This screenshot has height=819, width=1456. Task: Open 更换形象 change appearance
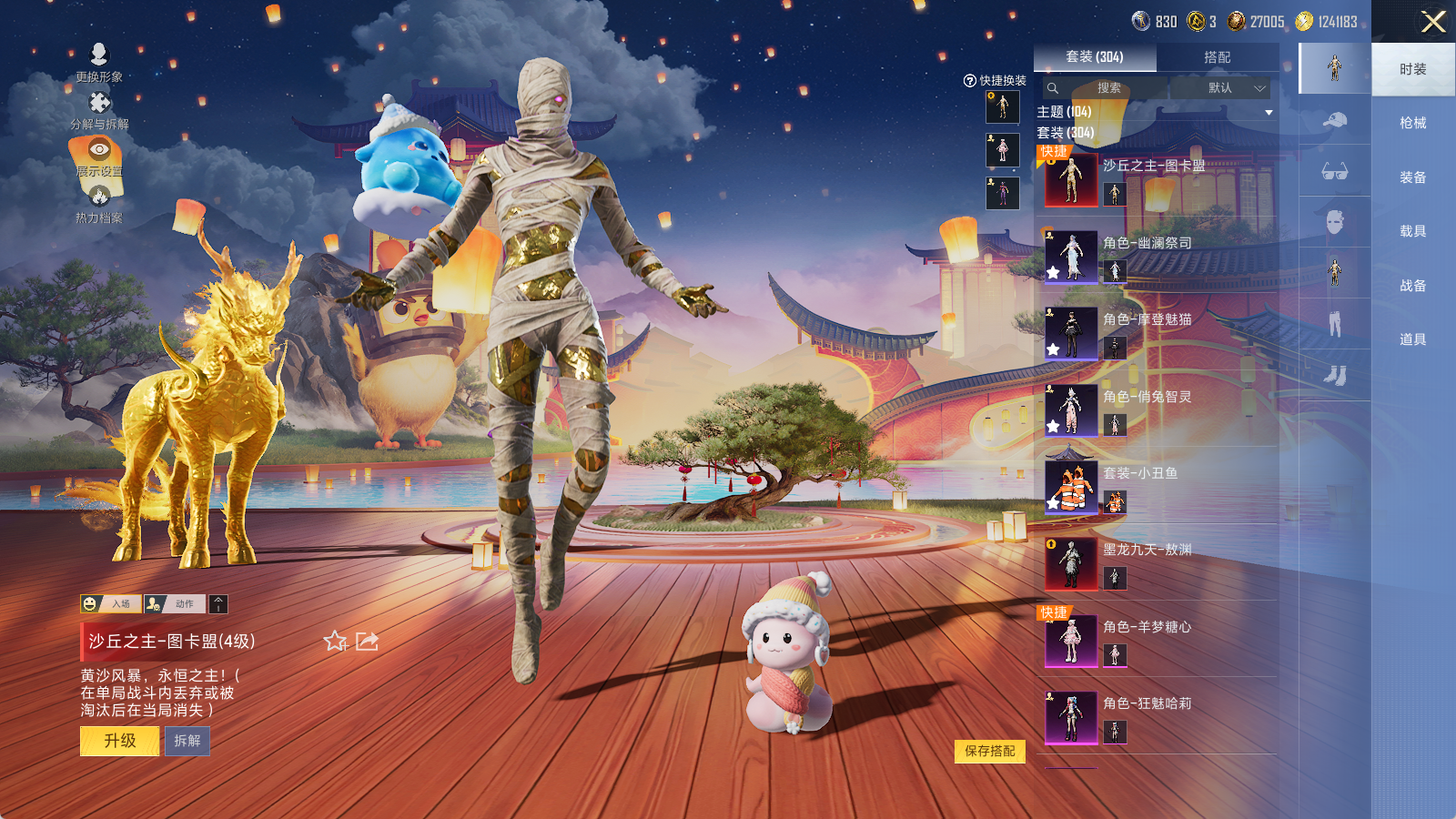[99, 62]
